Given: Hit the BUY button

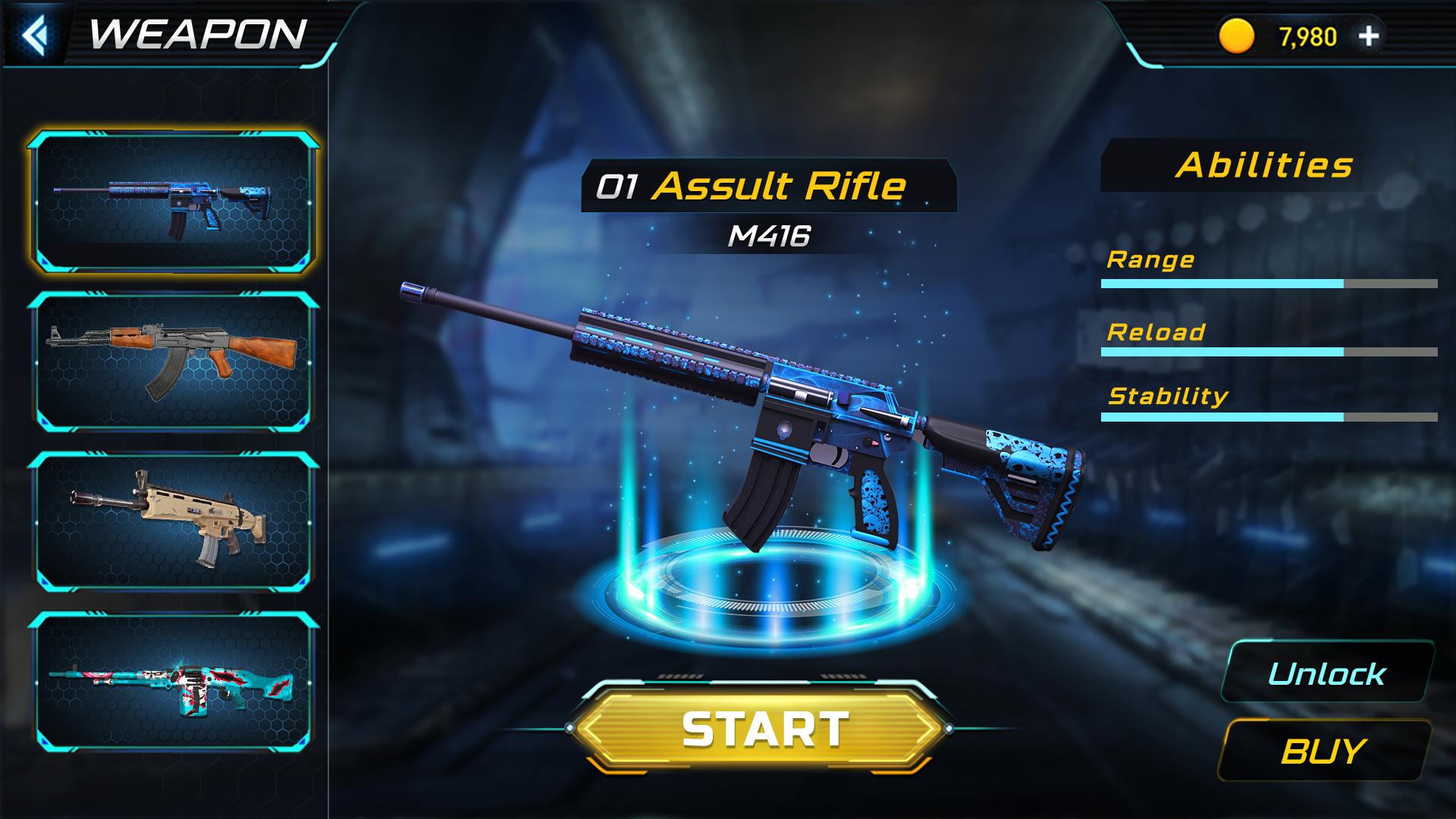Looking at the screenshot, I should point(1323,751).
